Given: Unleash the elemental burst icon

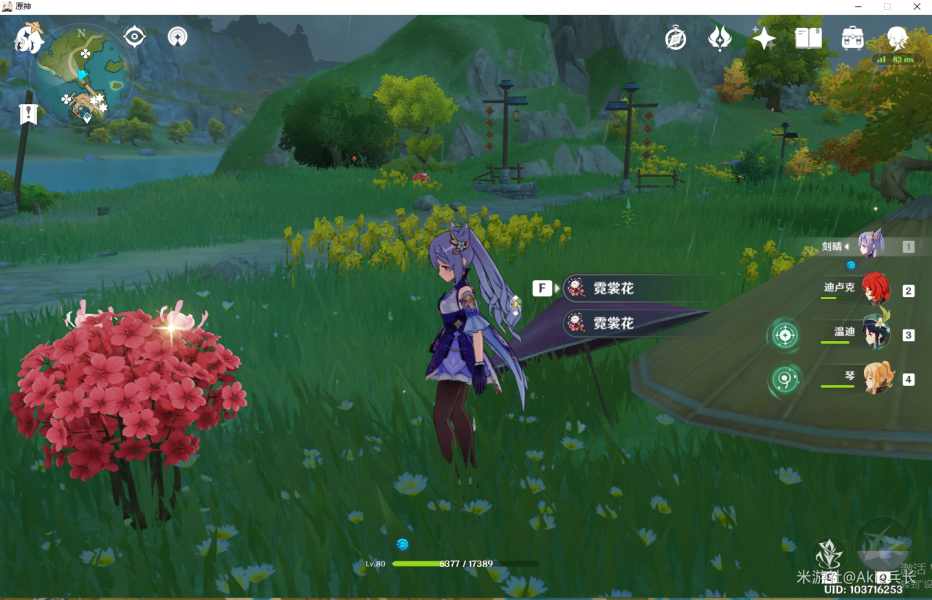Looking at the screenshot, I should [883, 545].
